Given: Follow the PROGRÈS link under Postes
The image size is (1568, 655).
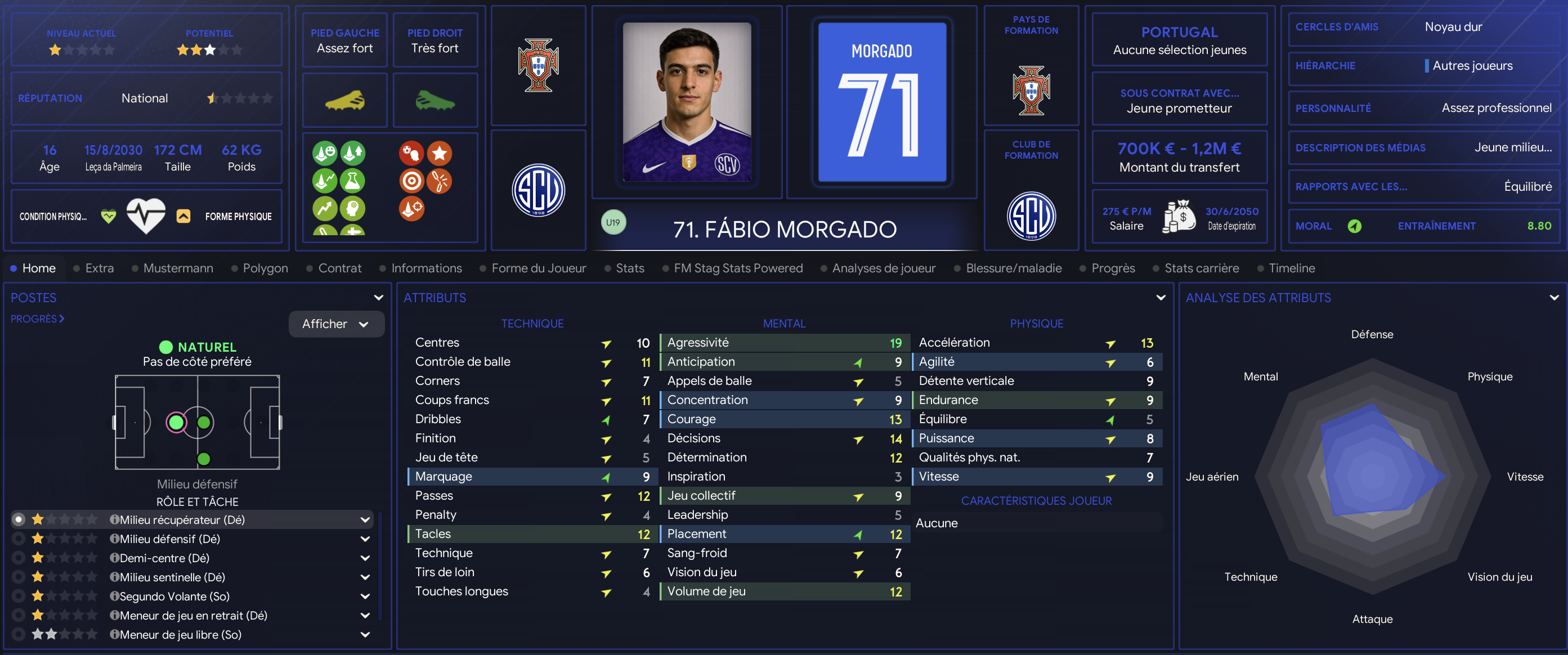Looking at the screenshot, I should 37,318.
